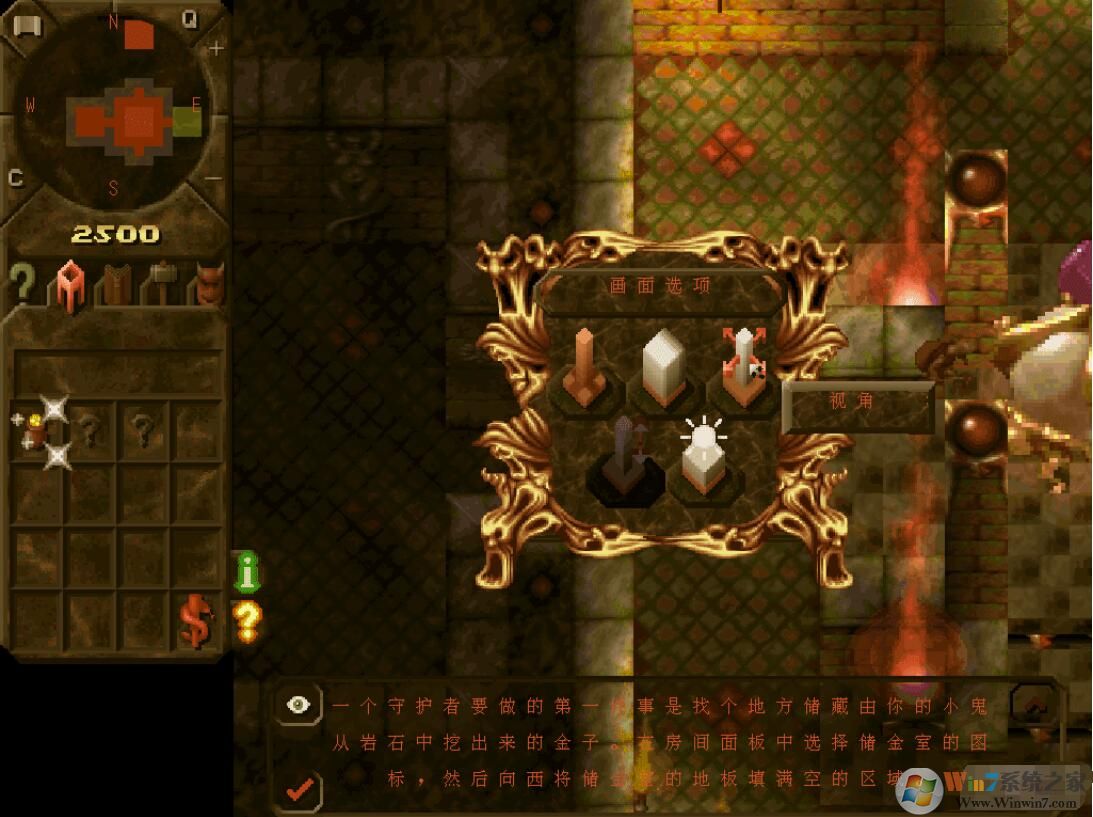Zoom in the minimap with the plus button
Image resolution: width=1093 pixels, height=817 pixels.
(x=215, y=47)
